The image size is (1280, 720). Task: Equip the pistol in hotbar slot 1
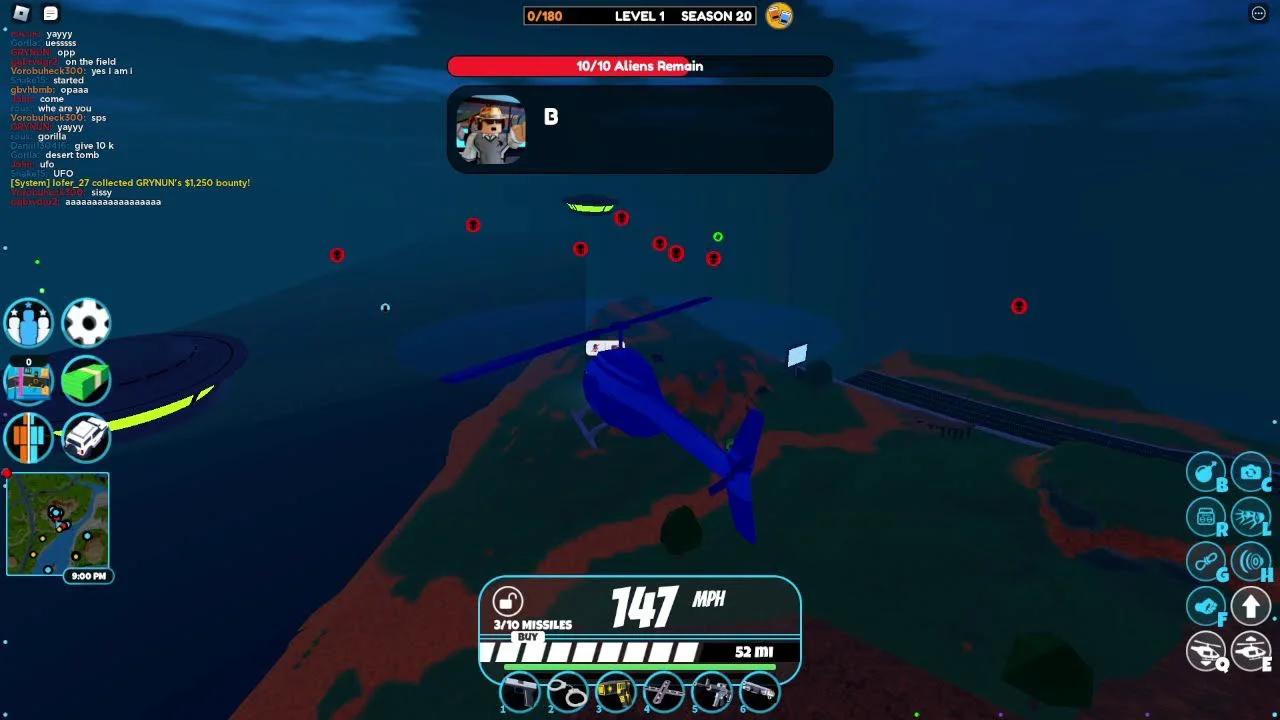520,692
